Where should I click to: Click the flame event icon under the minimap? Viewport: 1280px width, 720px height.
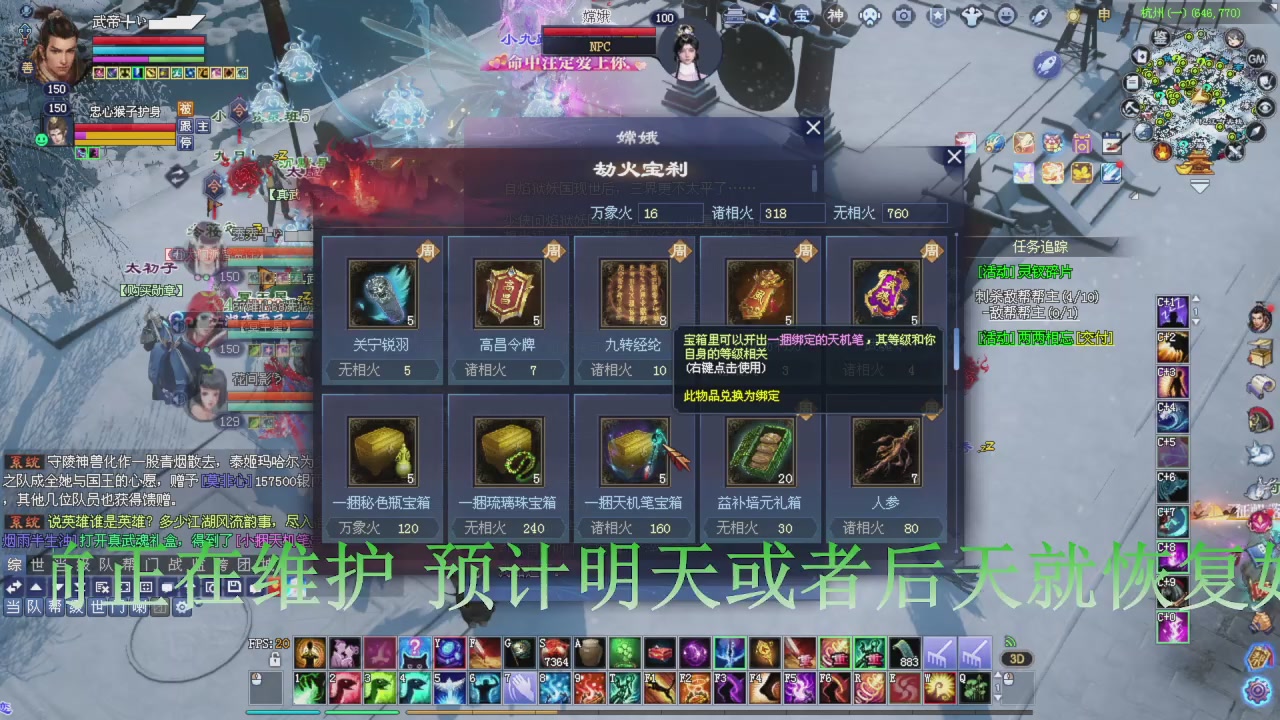pyautogui.click(x=1162, y=152)
